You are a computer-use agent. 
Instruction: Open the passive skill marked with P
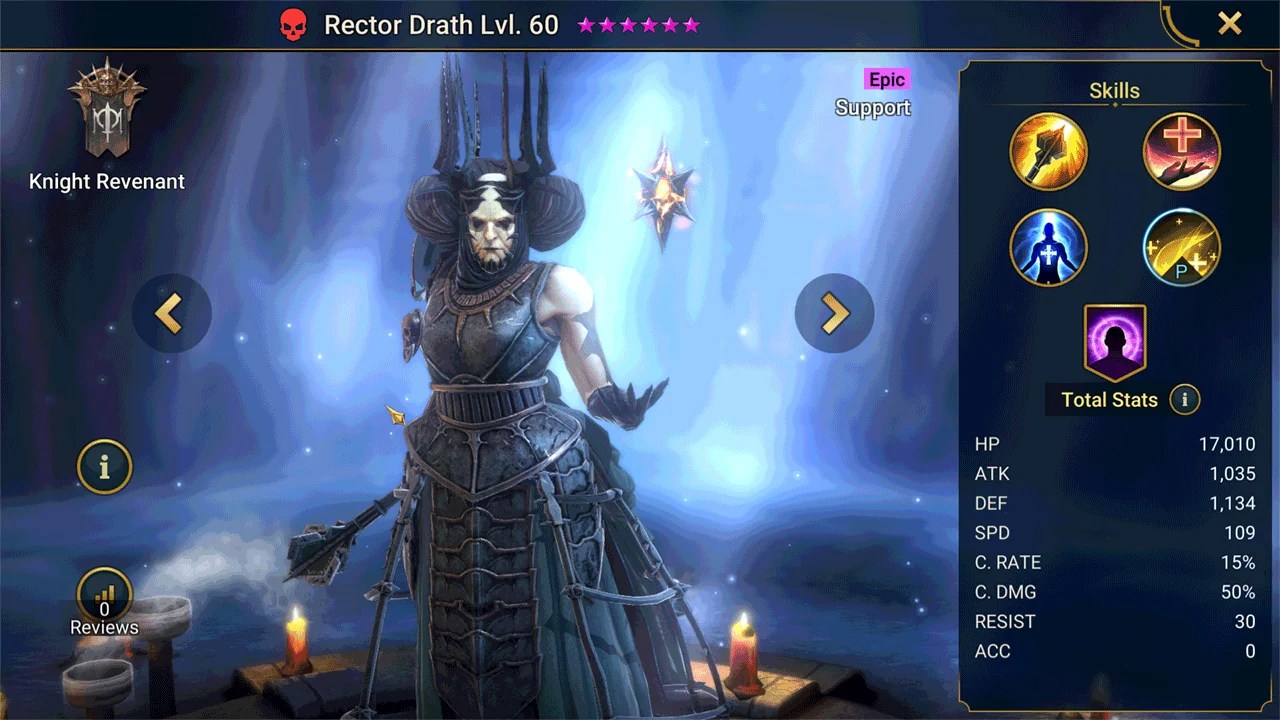point(1182,247)
